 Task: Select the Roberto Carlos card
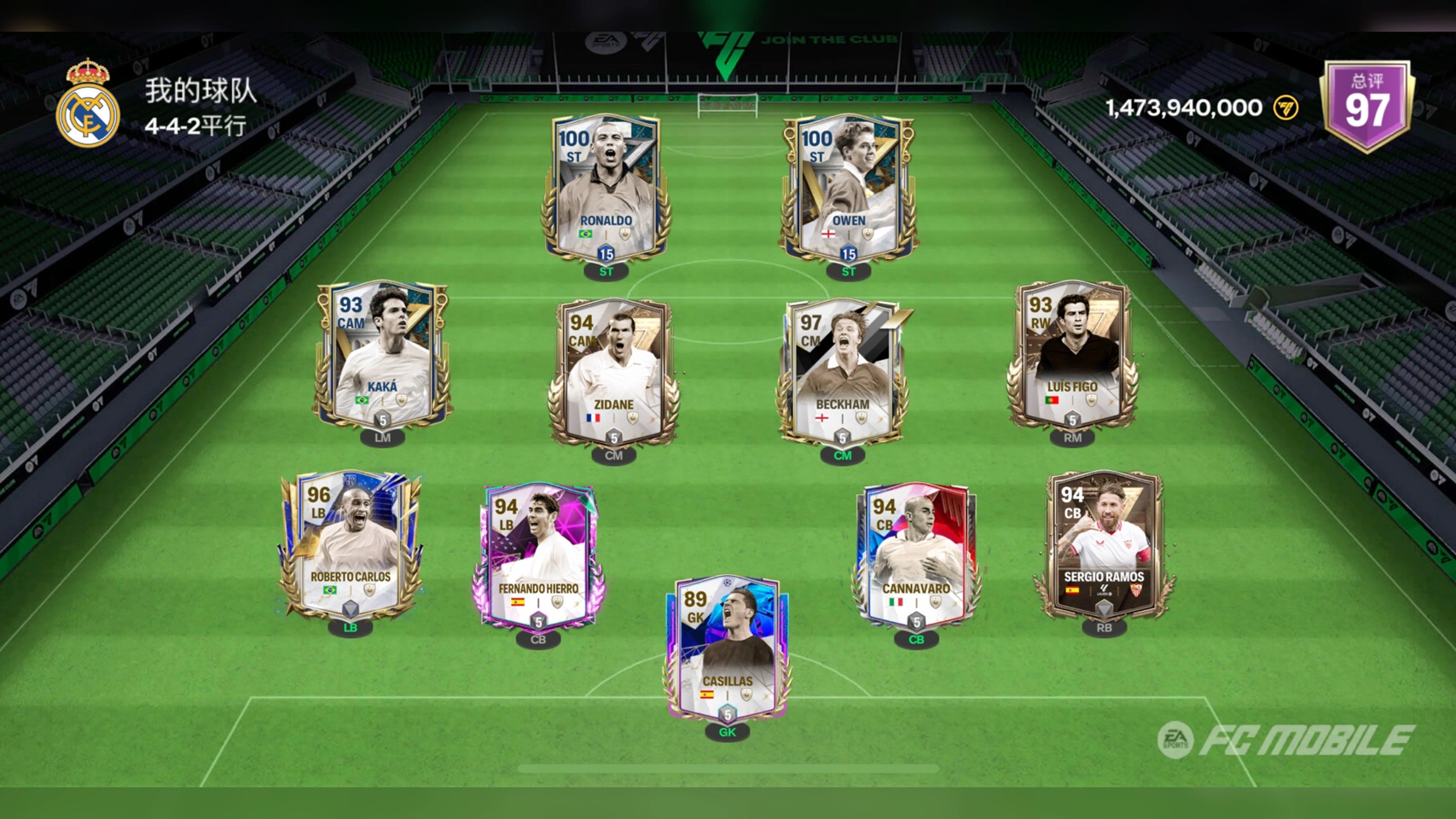click(x=351, y=544)
